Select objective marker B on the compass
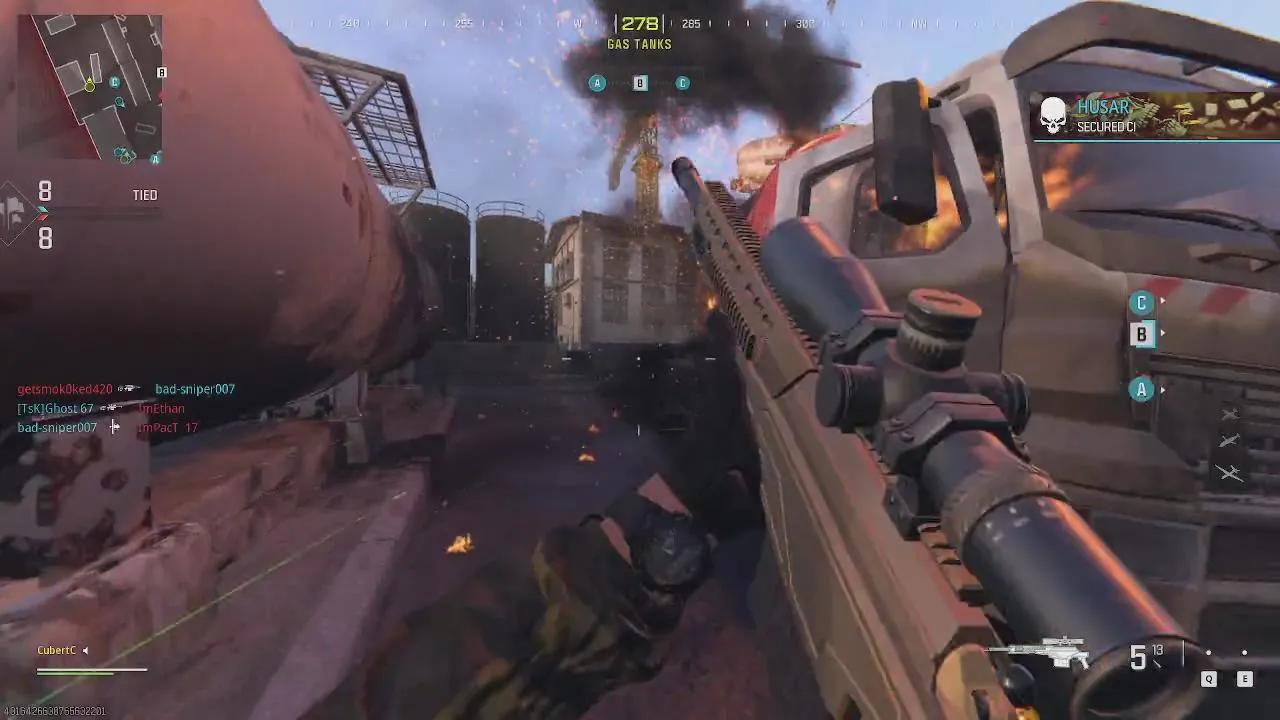This screenshot has width=1280, height=720. click(x=639, y=83)
